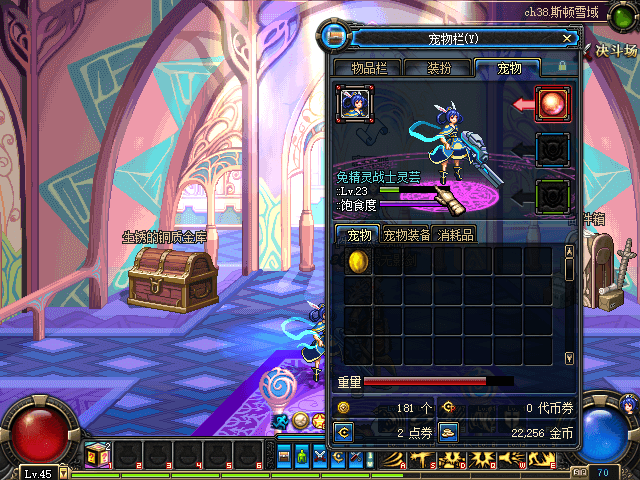640x480 pixels.
Task: Click the treasure chest icon in window header
Action: point(337,38)
